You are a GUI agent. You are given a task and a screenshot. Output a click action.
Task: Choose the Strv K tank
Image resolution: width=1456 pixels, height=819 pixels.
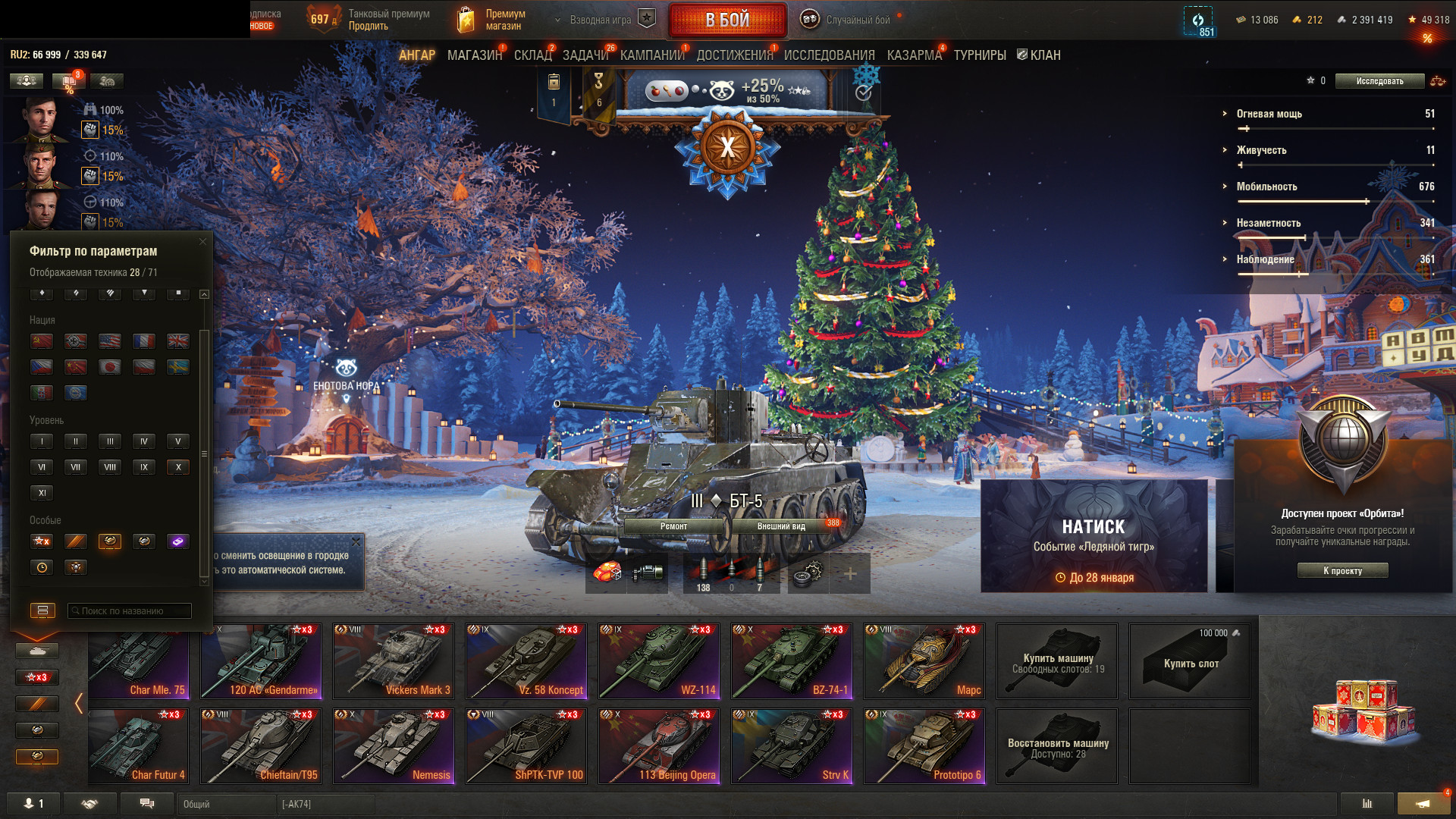[x=791, y=745]
